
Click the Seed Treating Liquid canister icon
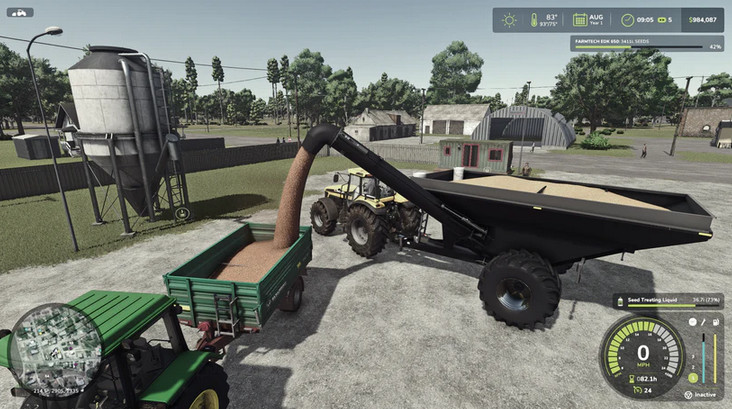pos(620,299)
